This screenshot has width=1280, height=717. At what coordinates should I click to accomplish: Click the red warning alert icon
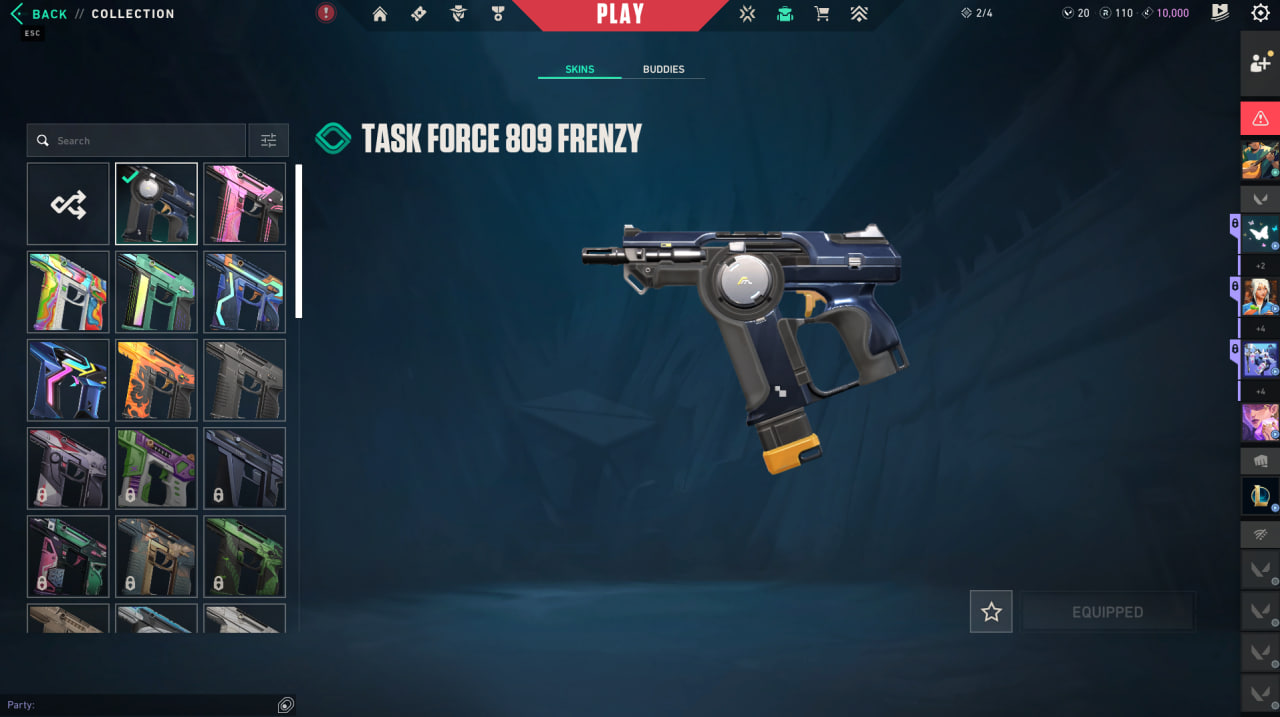click(x=1260, y=118)
